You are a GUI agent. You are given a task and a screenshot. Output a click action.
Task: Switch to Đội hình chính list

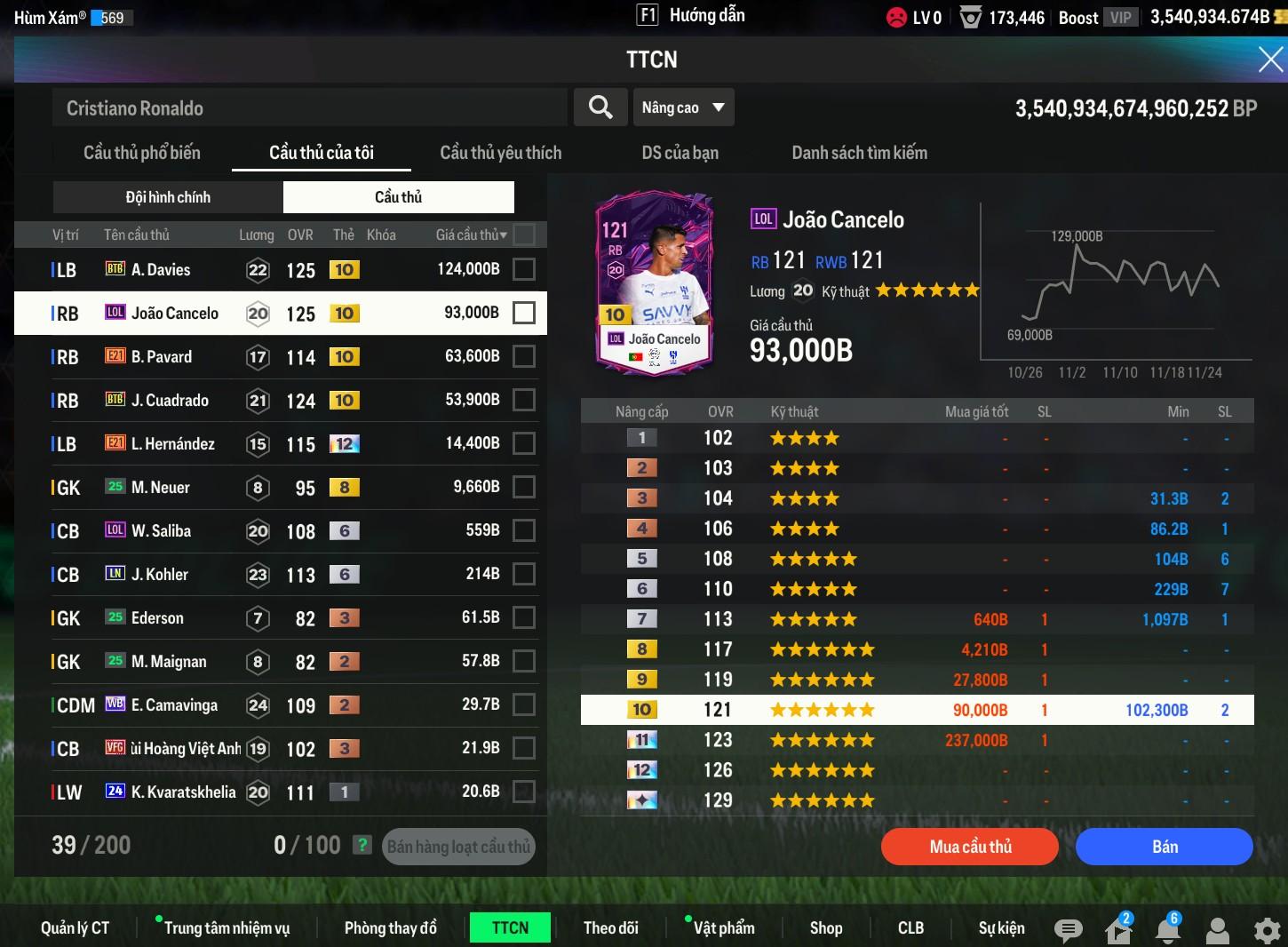[x=168, y=197]
